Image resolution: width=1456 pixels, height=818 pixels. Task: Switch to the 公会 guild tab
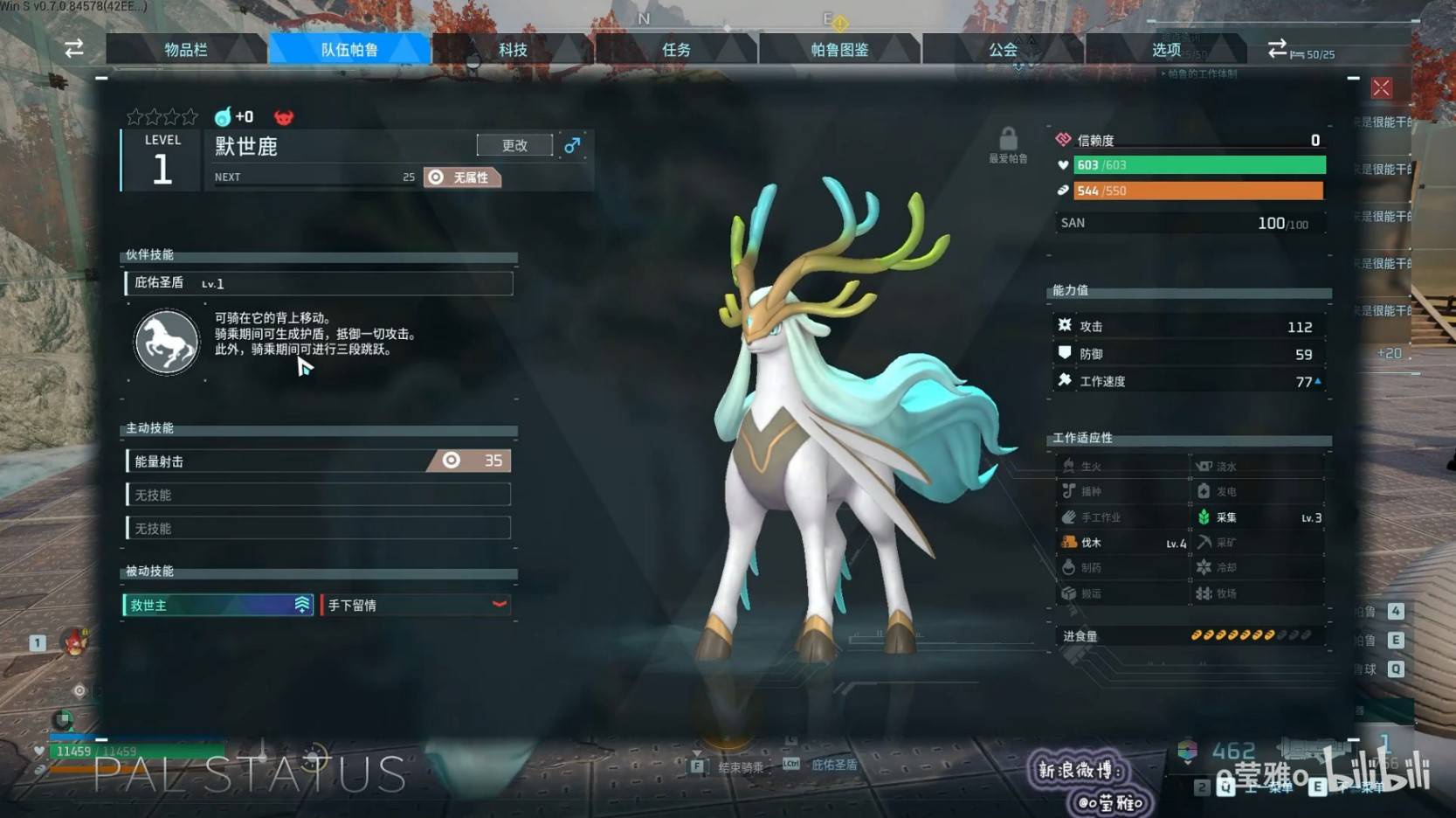coord(1003,50)
